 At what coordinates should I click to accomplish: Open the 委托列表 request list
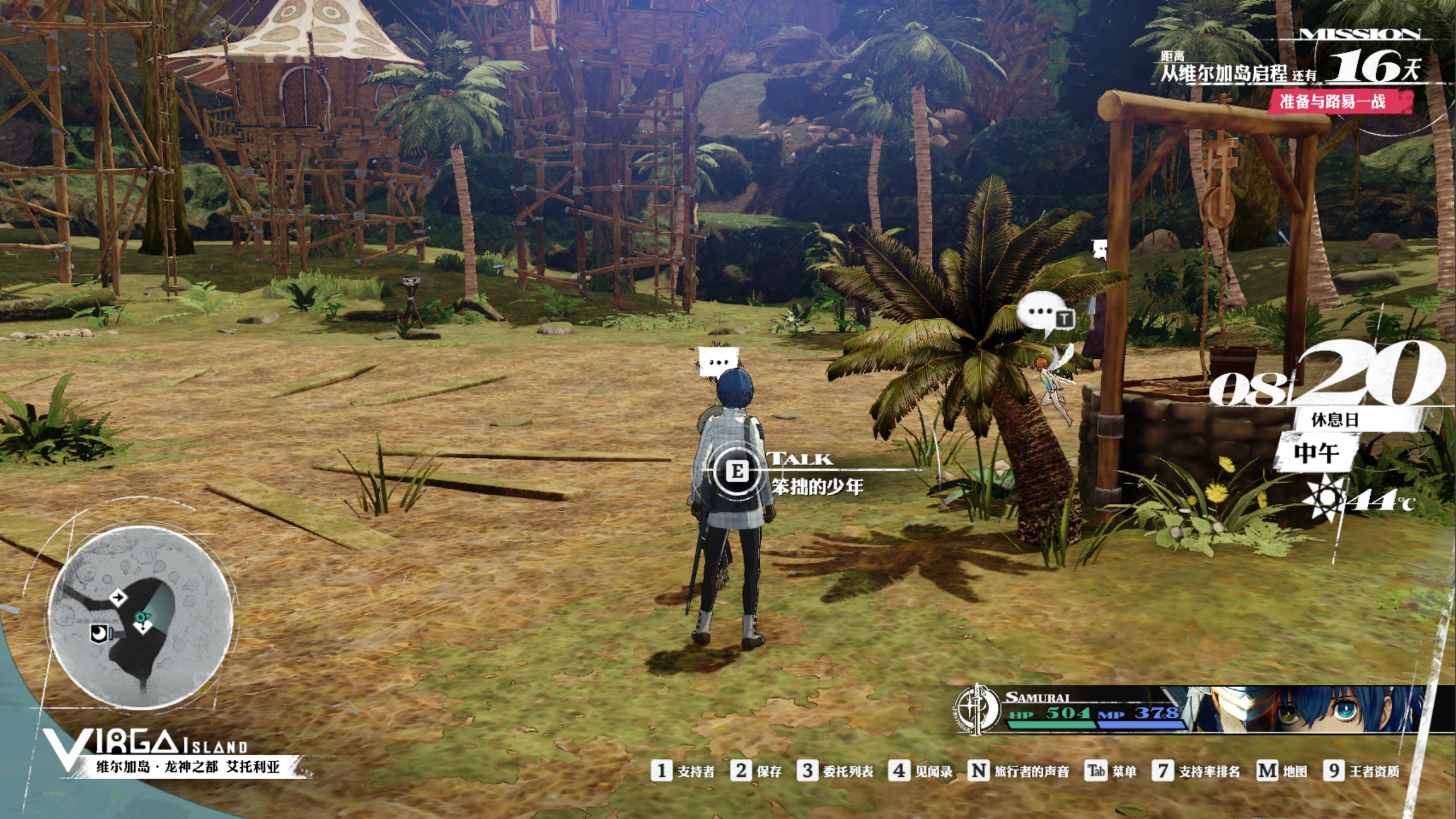pyautogui.click(x=835, y=771)
